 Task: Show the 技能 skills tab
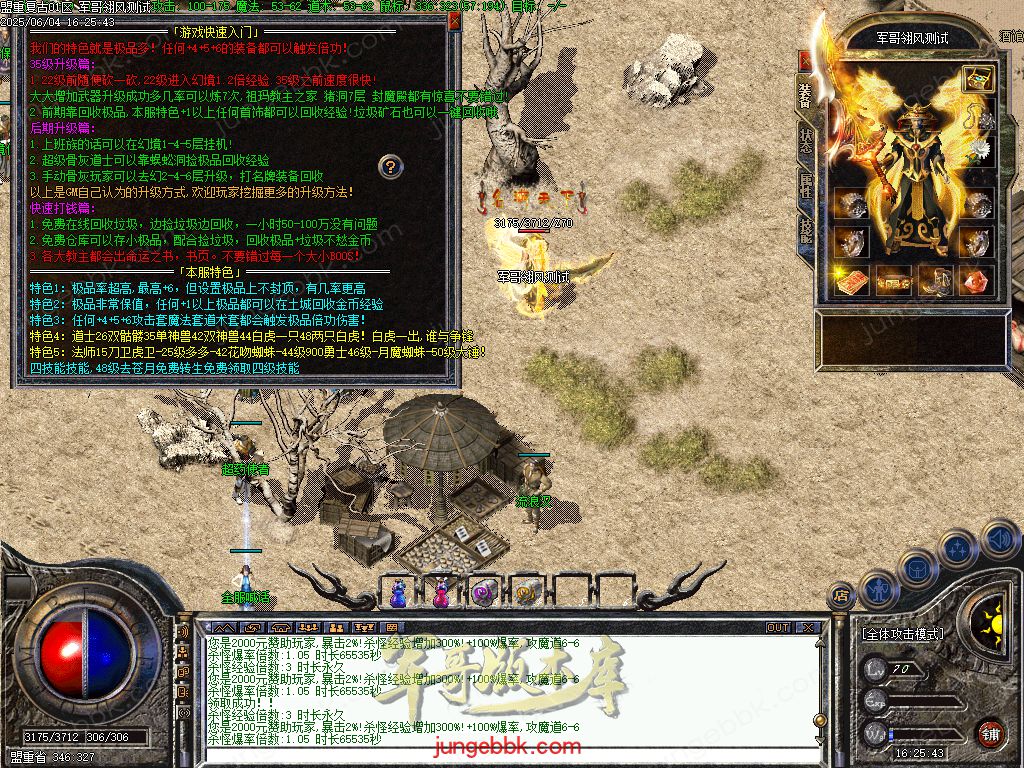click(x=806, y=231)
